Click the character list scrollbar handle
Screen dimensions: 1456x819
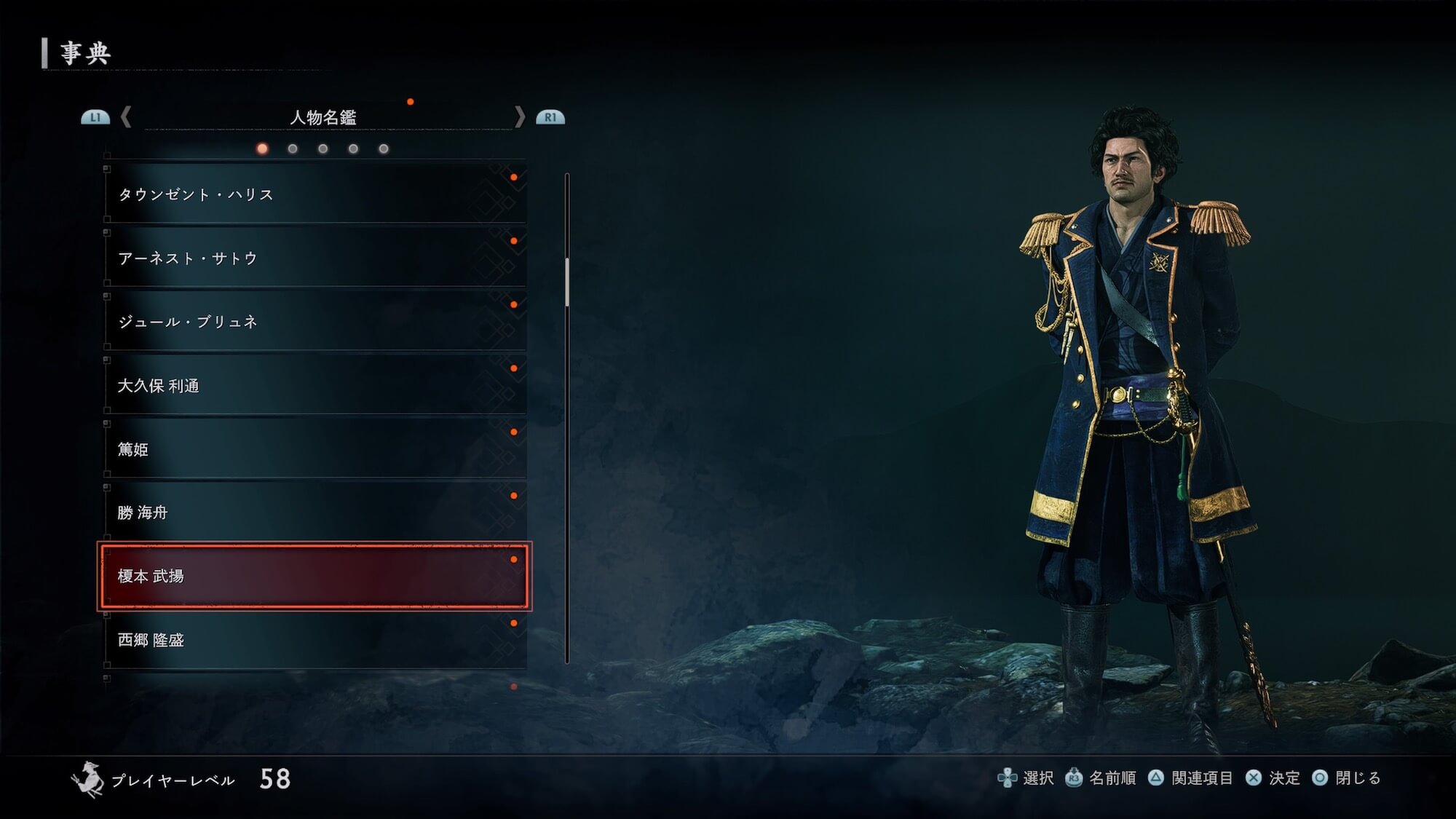coord(567,281)
